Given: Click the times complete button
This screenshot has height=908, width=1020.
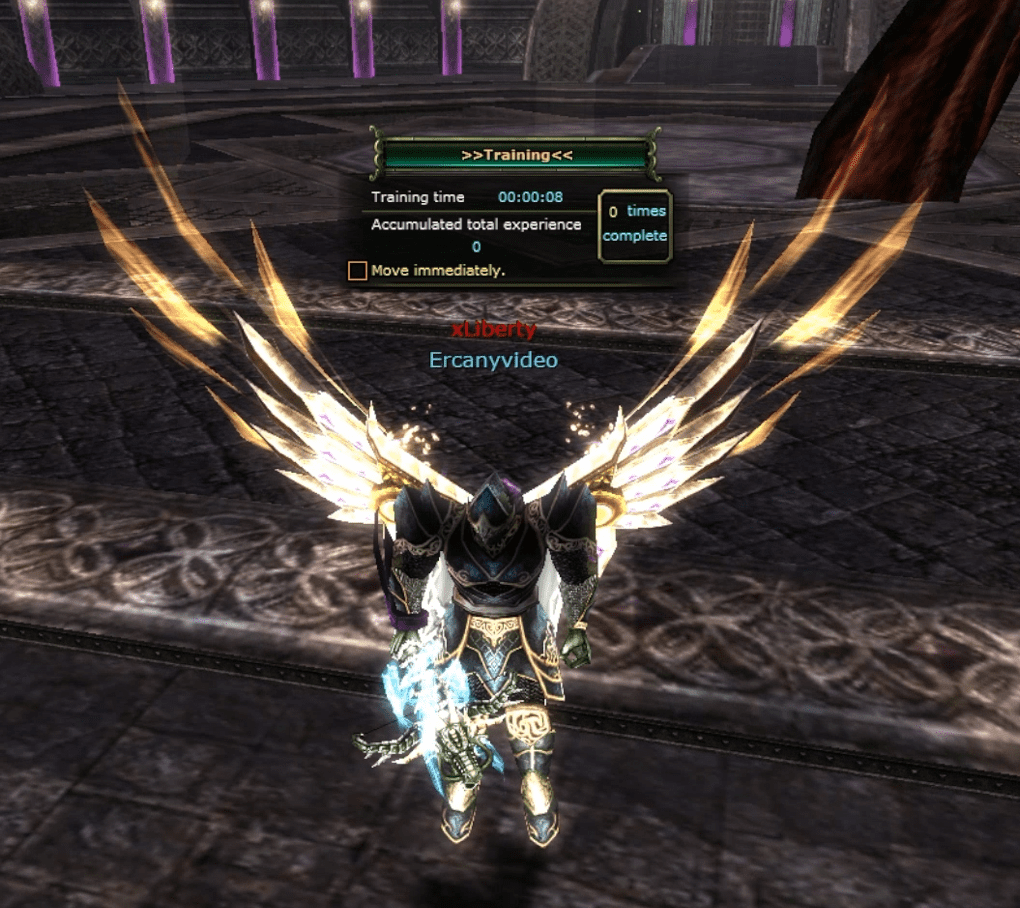Looking at the screenshot, I should (x=634, y=225).
